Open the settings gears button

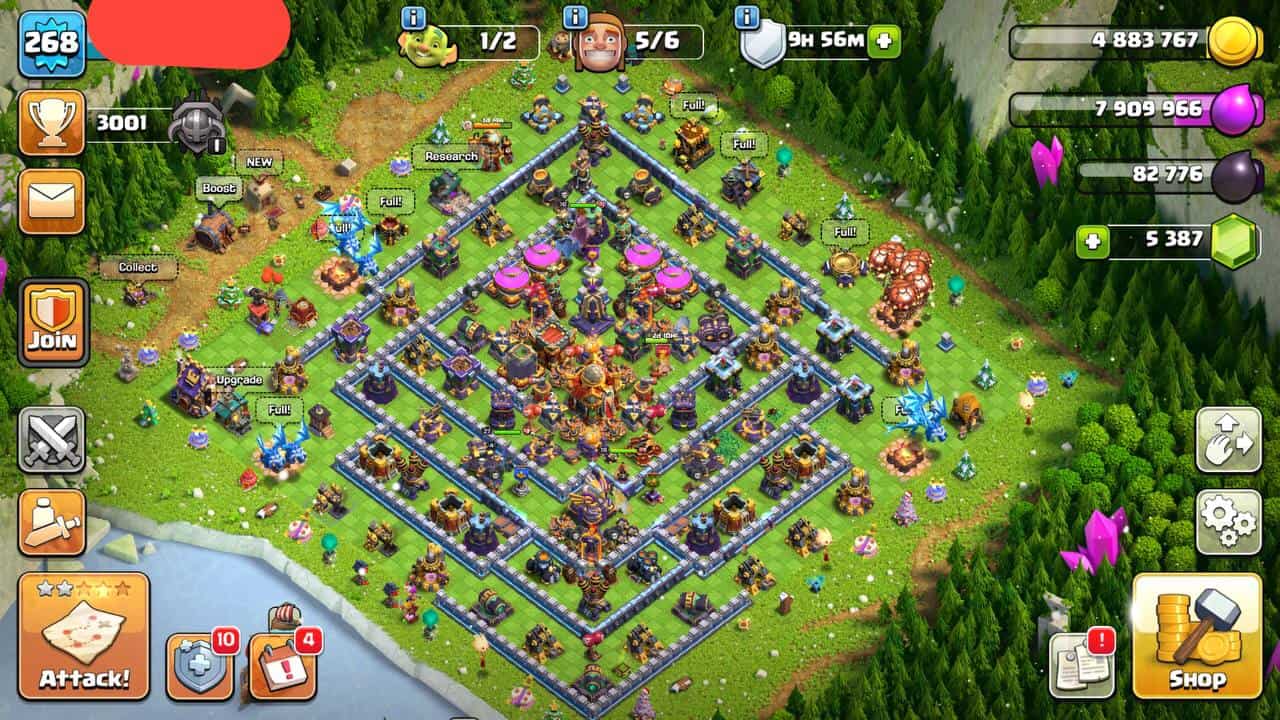[x=1228, y=522]
